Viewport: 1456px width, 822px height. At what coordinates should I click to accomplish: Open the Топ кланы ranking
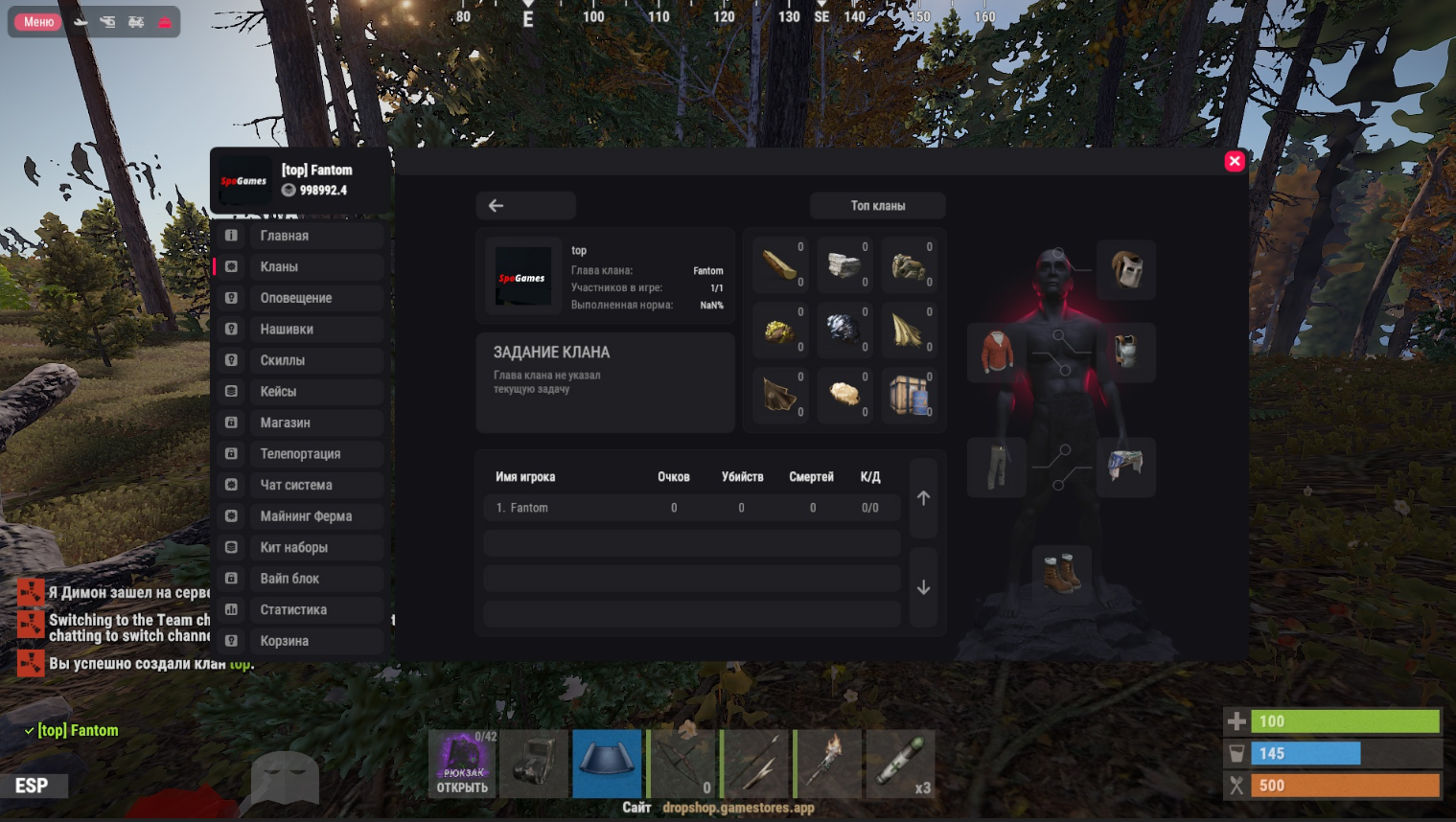click(877, 205)
